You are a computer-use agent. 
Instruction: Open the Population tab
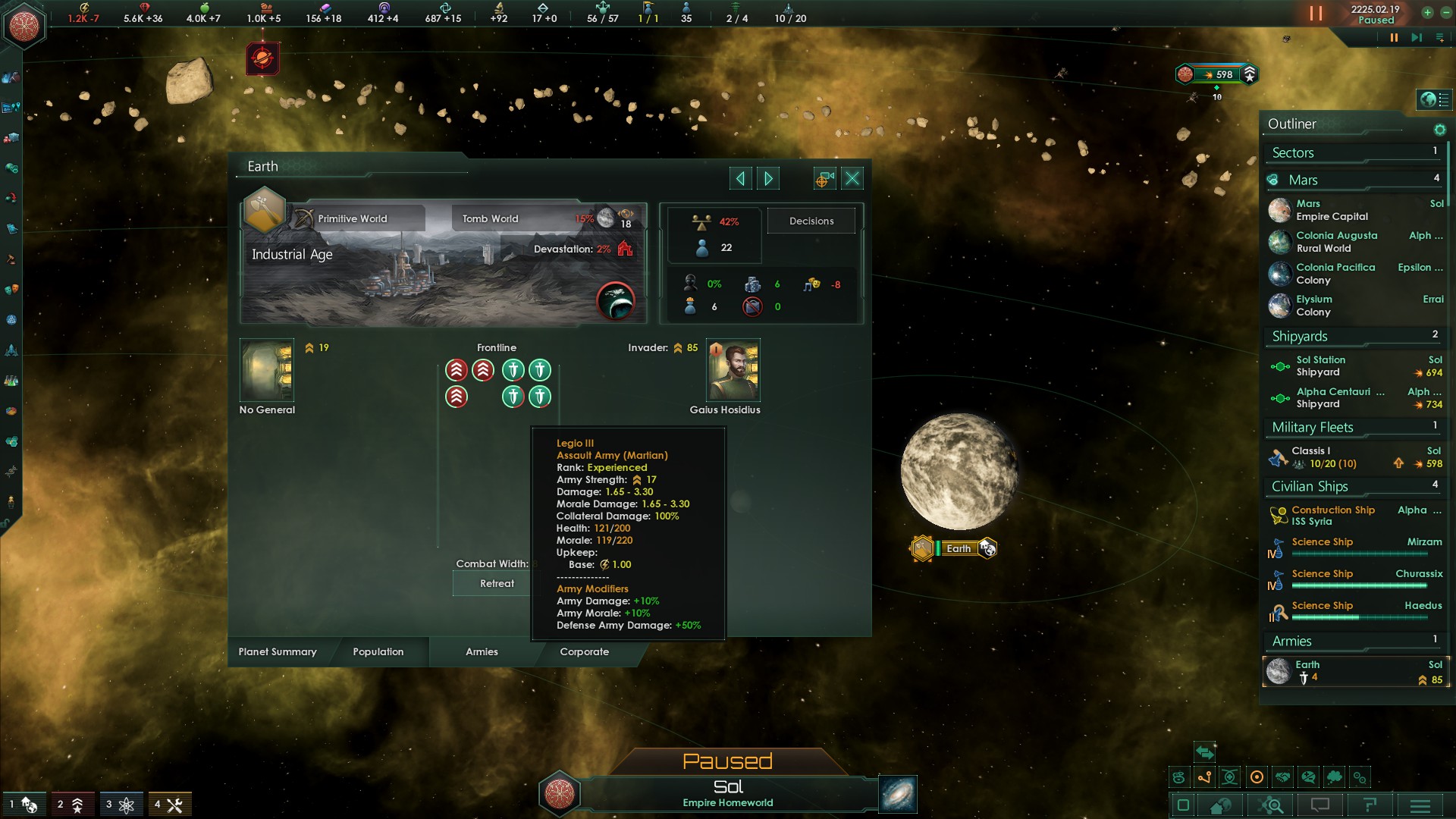pos(378,651)
